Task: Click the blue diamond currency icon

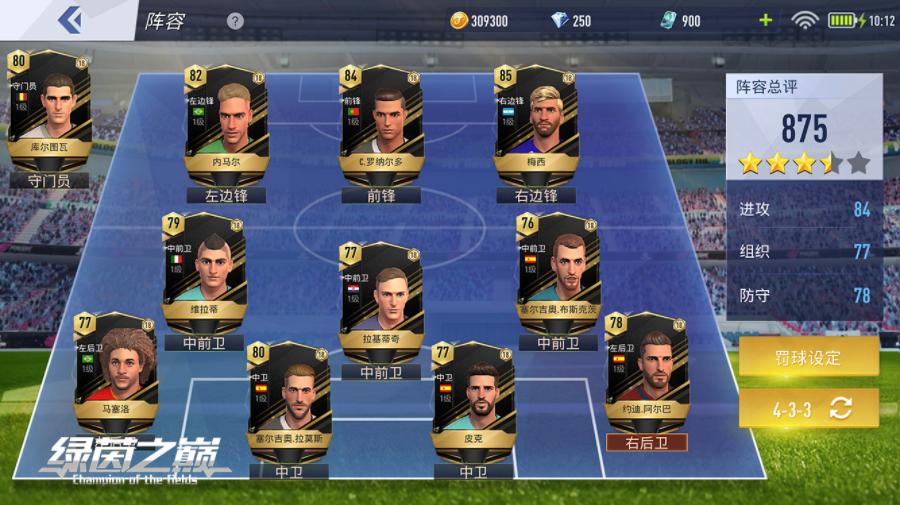Action: click(x=559, y=20)
